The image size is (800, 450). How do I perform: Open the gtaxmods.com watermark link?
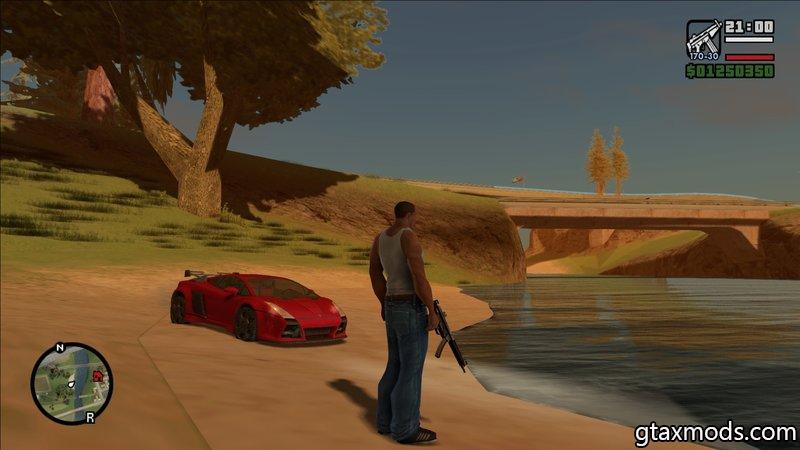(714, 433)
